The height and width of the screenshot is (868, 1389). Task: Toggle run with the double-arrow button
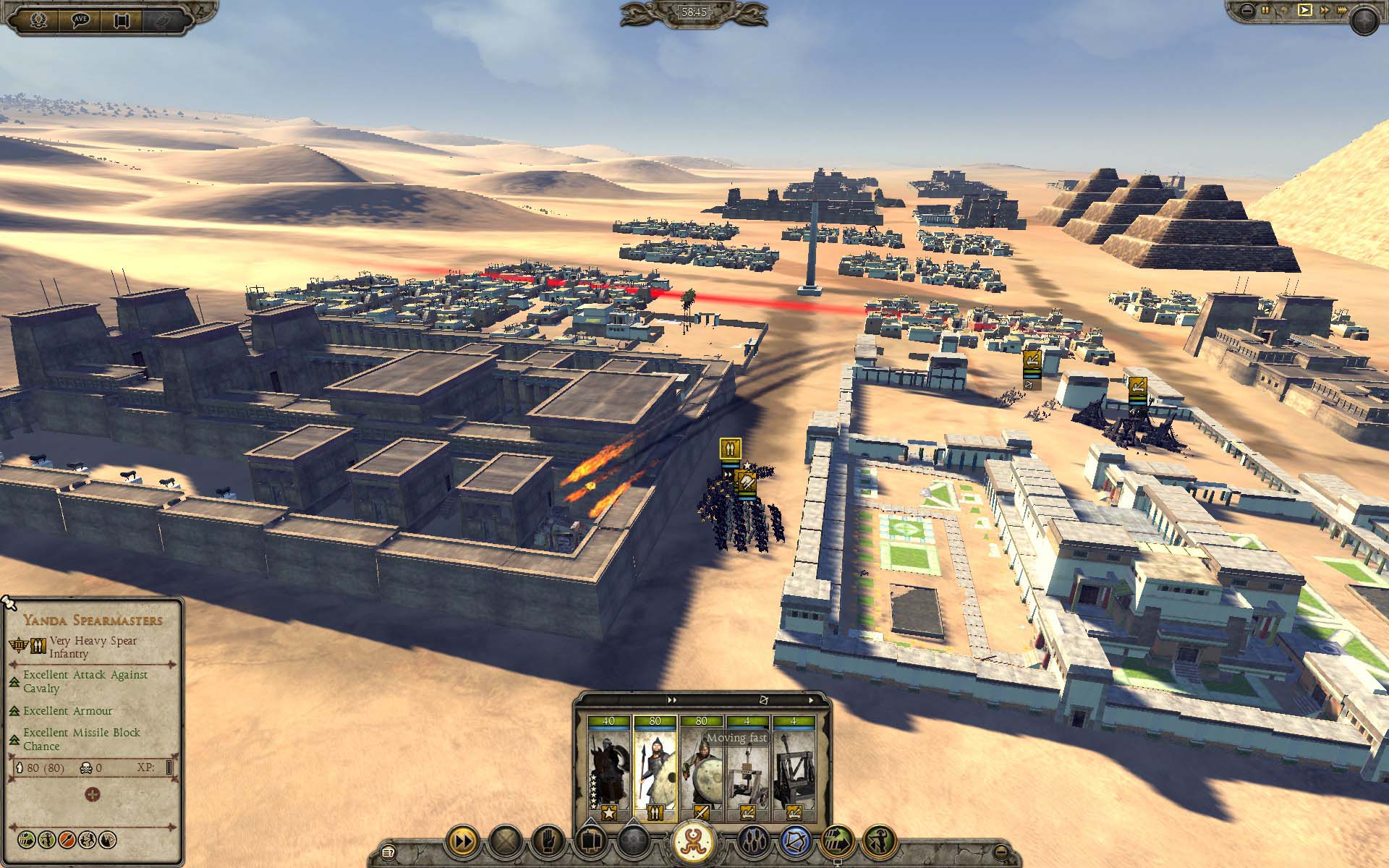462,842
